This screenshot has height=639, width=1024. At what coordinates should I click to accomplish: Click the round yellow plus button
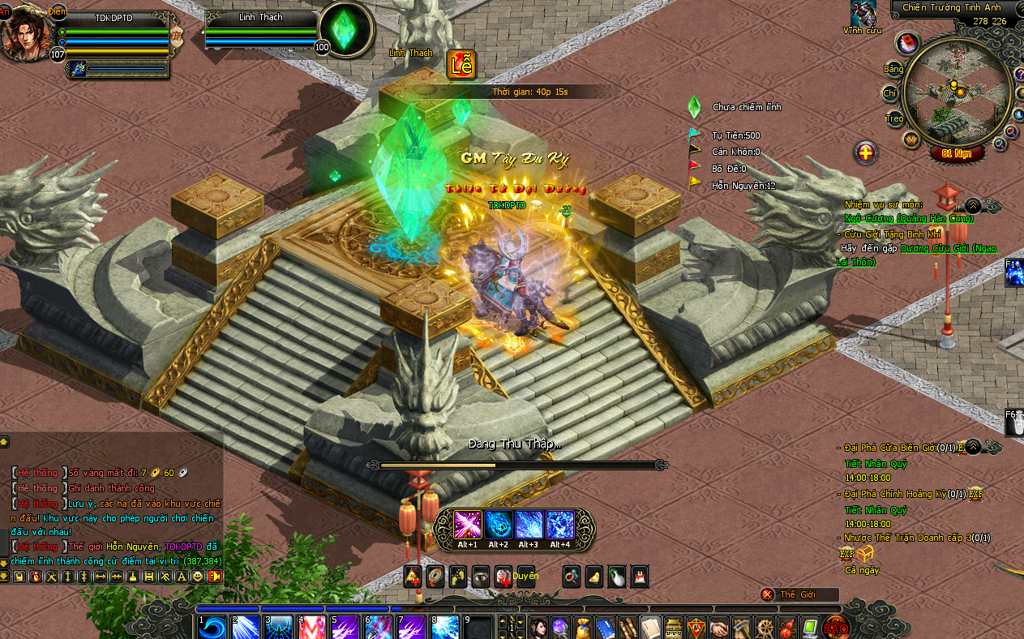866,153
